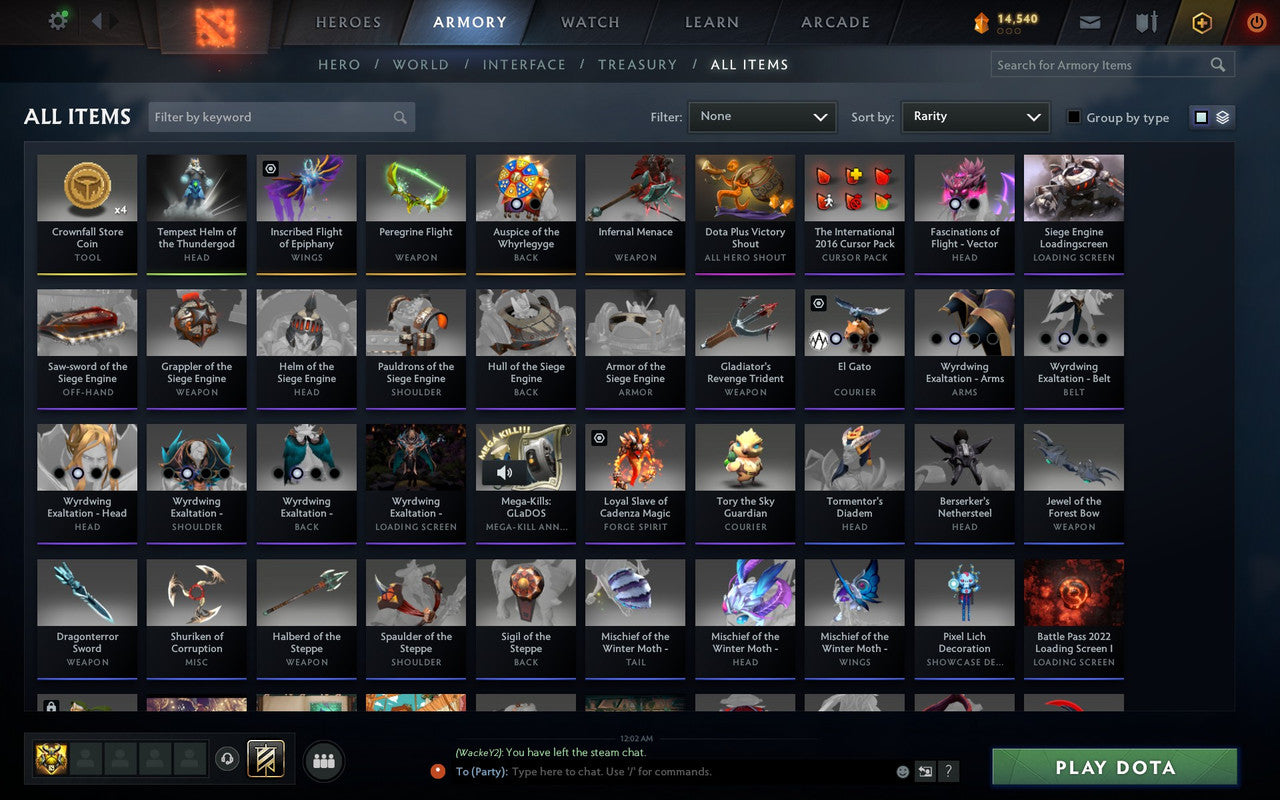The width and height of the screenshot is (1280, 800).
Task: Enable the Group by type checkbox
Action: [1074, 117]
